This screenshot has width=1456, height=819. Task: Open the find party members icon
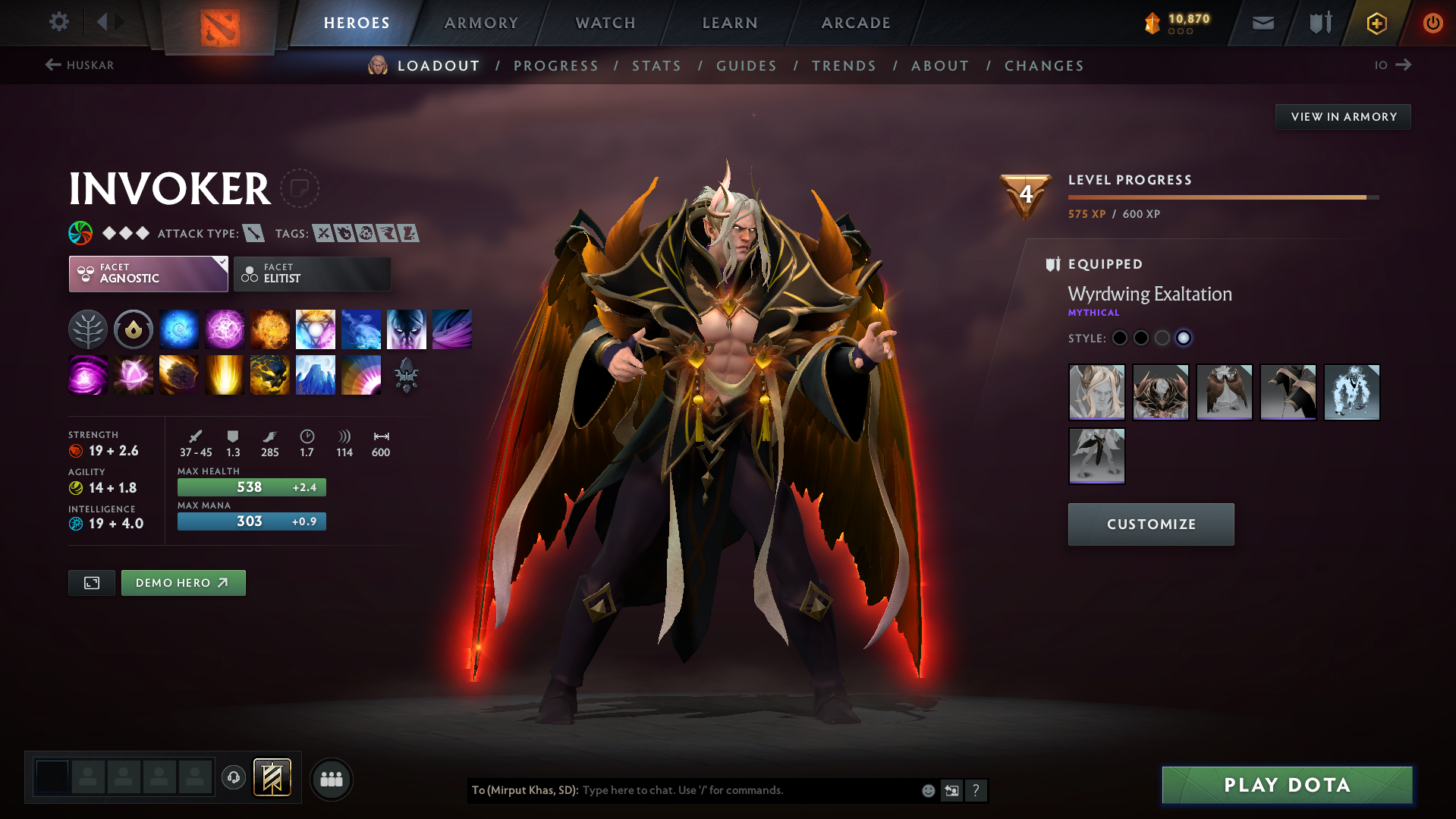point(331,779)
